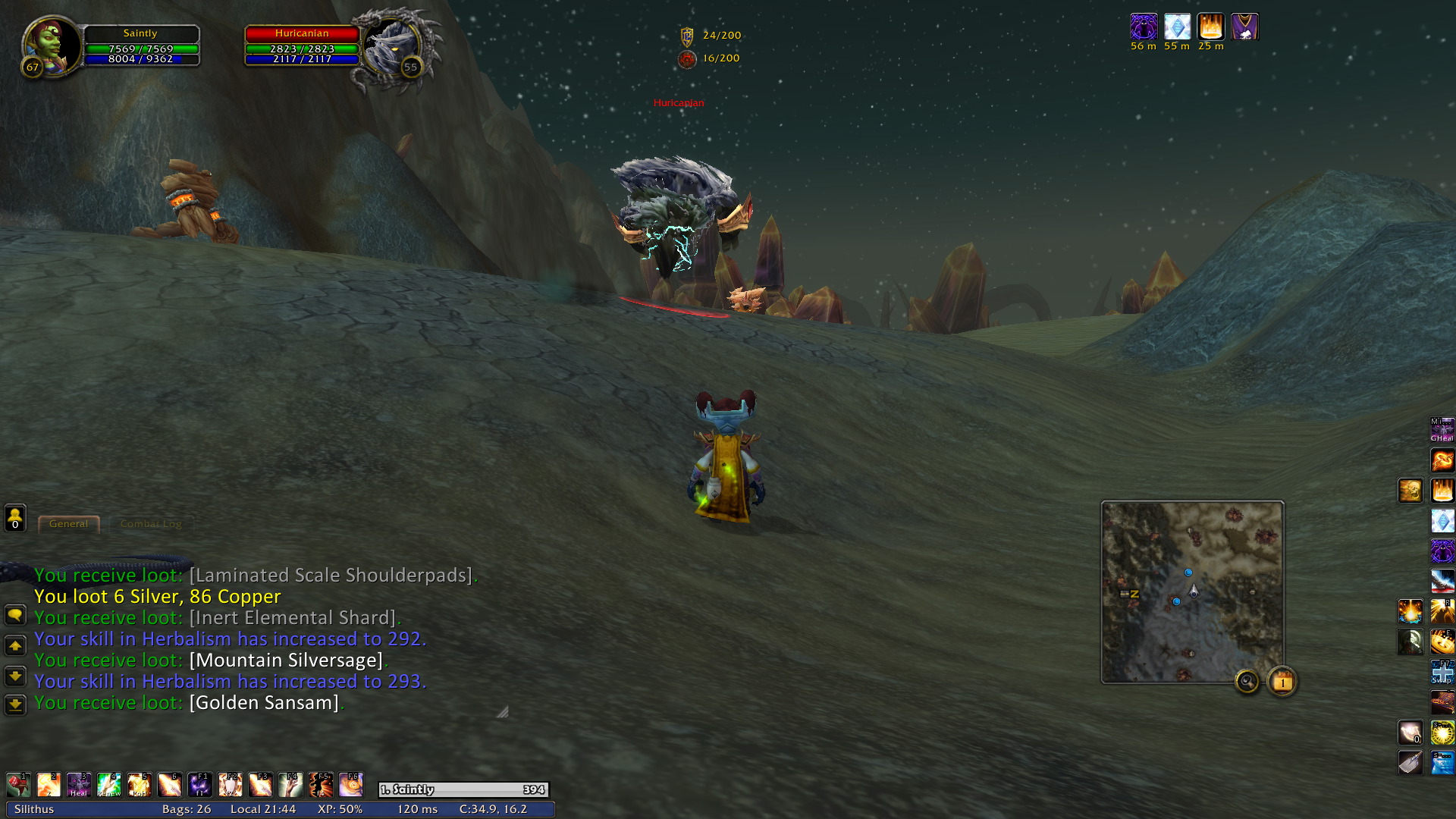Use the F6 swirling orange spell
Screen dimensions: 1456x819
pos(351,784)
